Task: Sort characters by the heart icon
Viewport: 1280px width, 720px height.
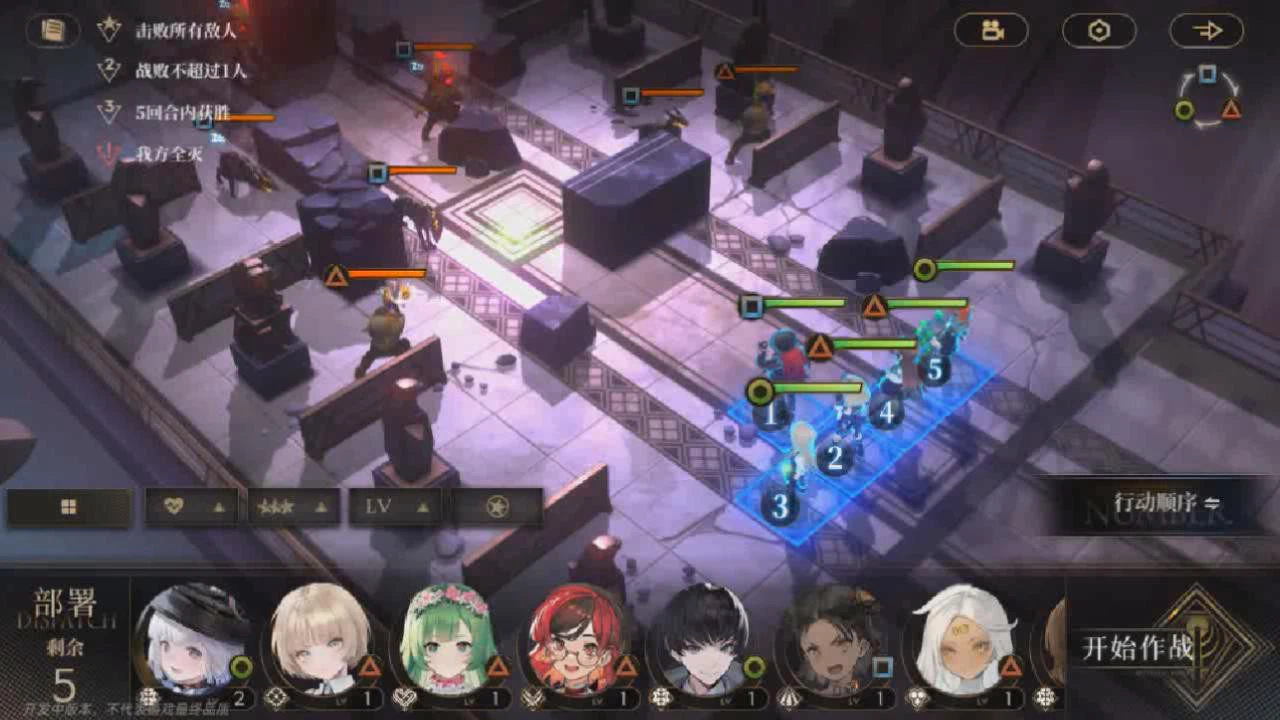Action: point(192,507)
